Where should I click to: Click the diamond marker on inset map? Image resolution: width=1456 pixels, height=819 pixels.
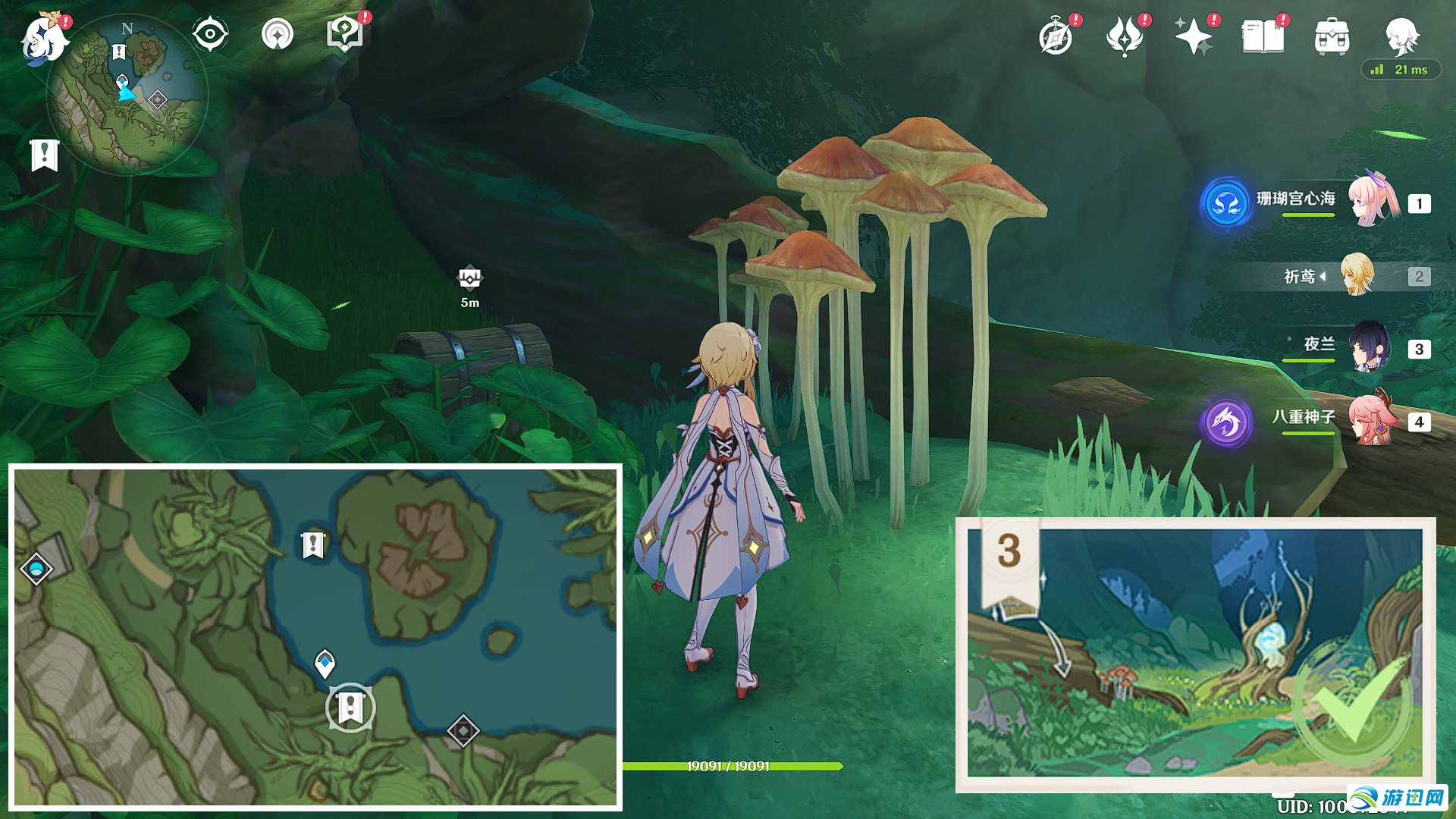click(463, 731)
